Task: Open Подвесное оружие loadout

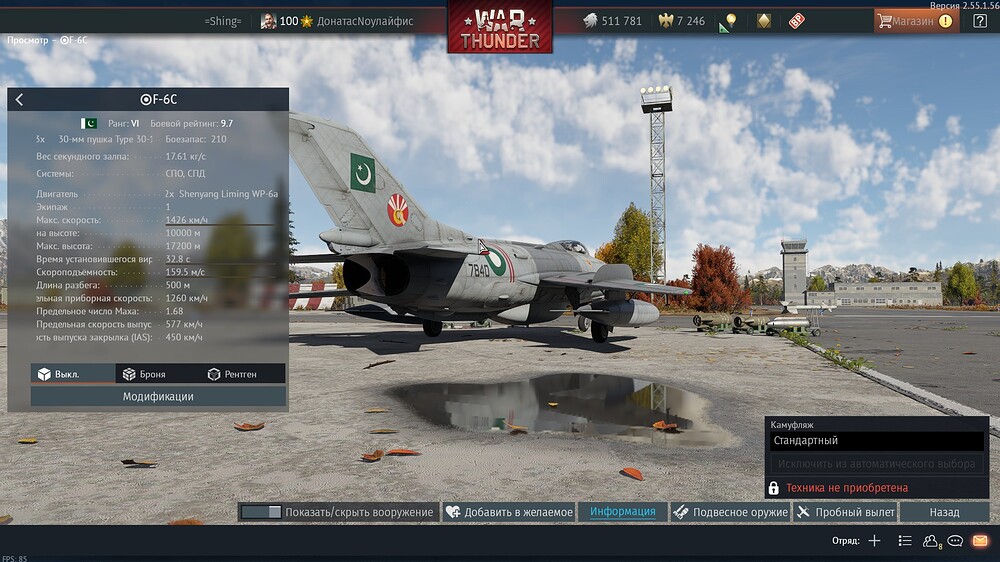Action: (730, 512)
